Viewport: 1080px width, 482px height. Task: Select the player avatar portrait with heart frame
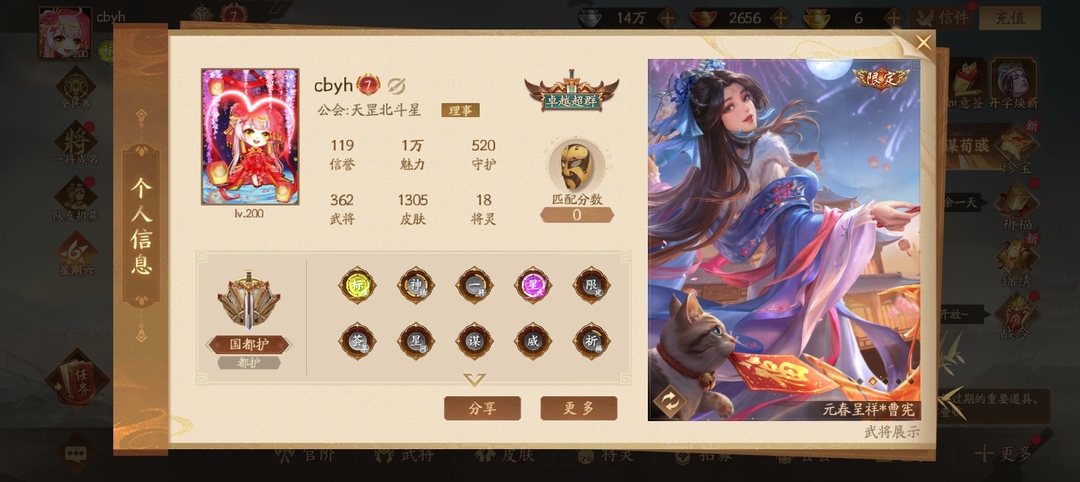coord(250,136)
